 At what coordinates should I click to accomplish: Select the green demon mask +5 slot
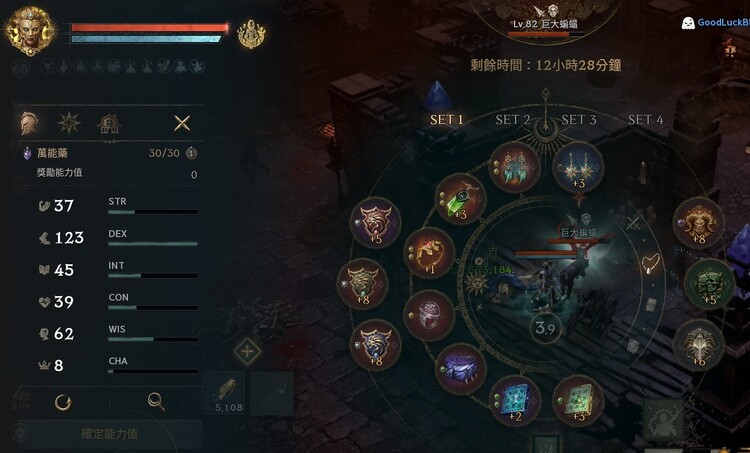(x=709, y=283)
